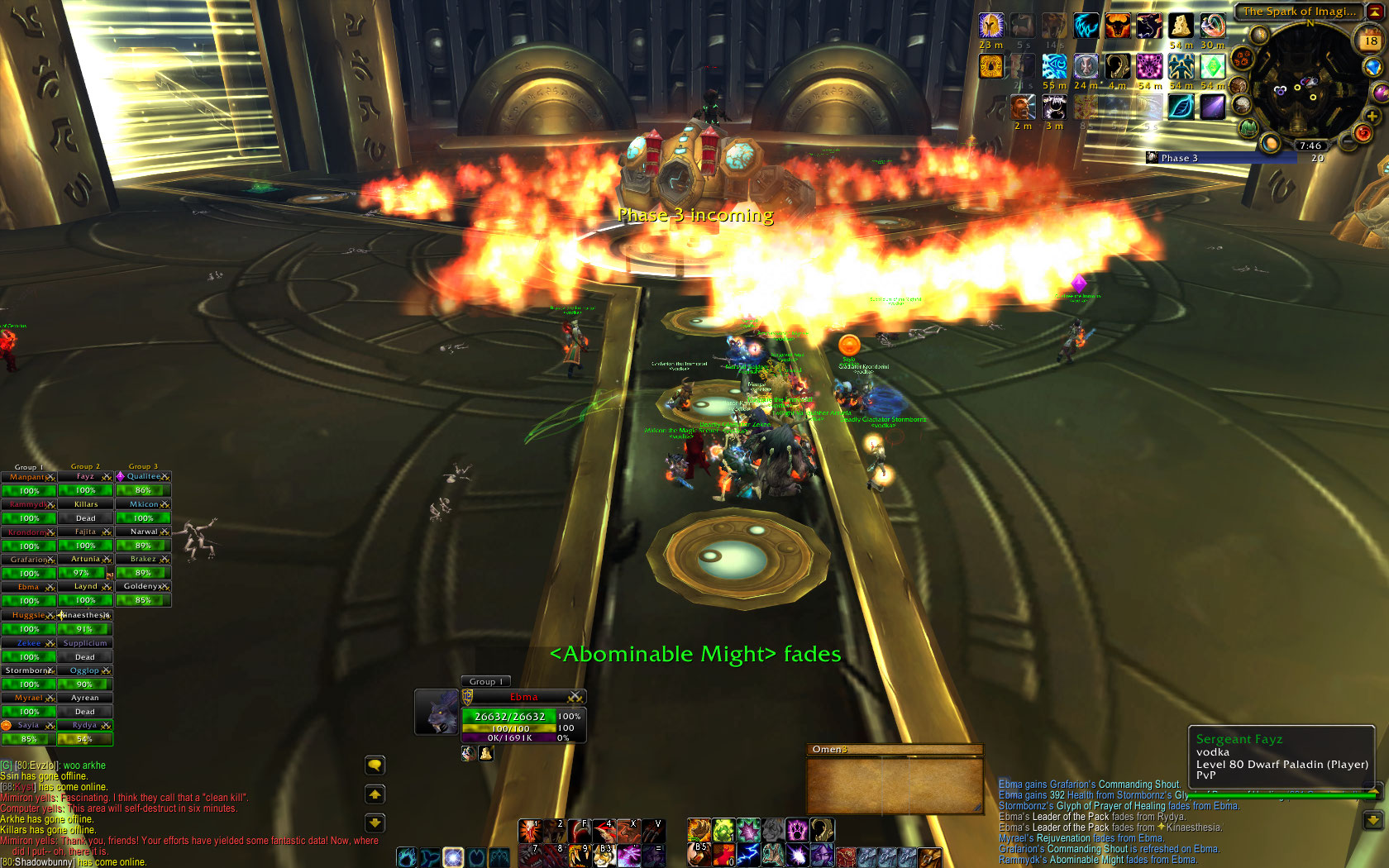Select Manpants raid frame in Group 1

point(28,477)
